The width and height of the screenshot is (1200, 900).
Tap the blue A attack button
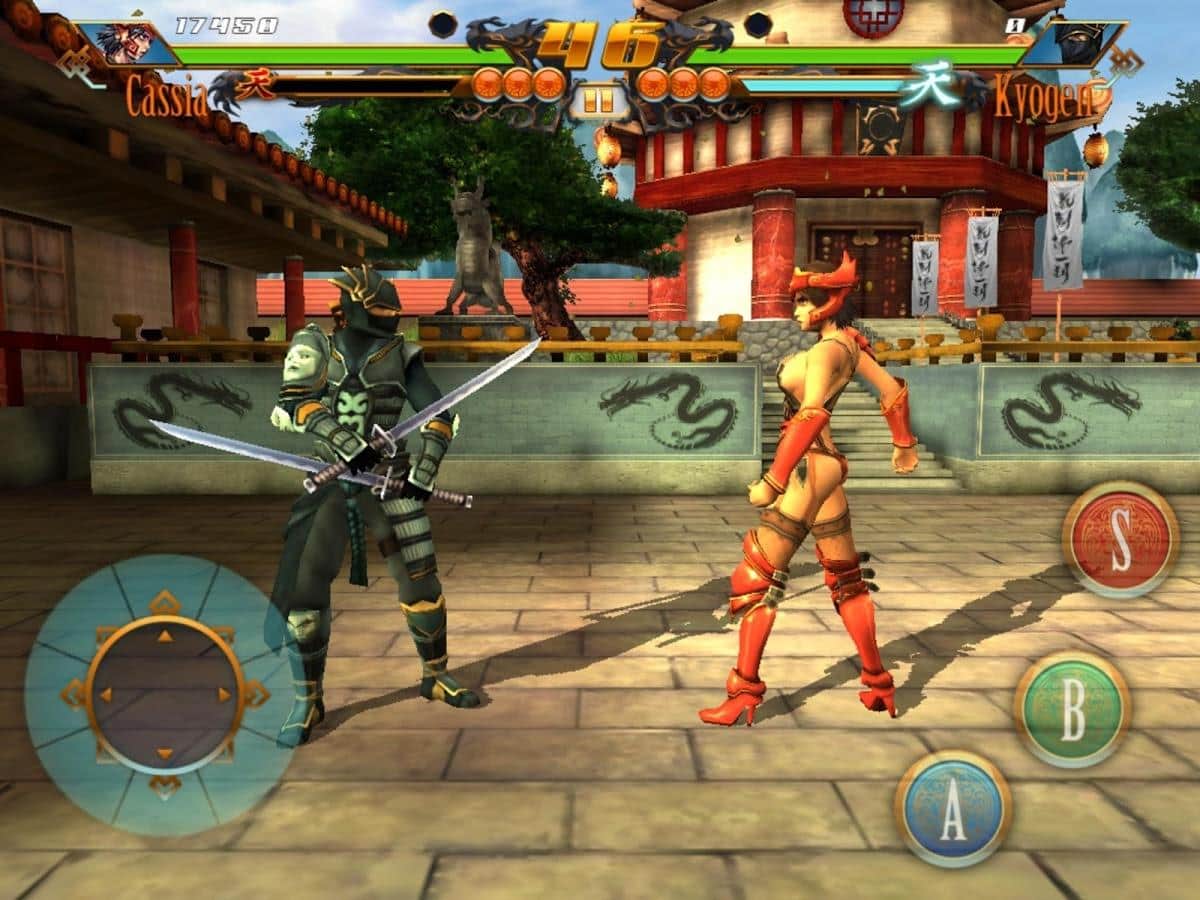[952, 808]
